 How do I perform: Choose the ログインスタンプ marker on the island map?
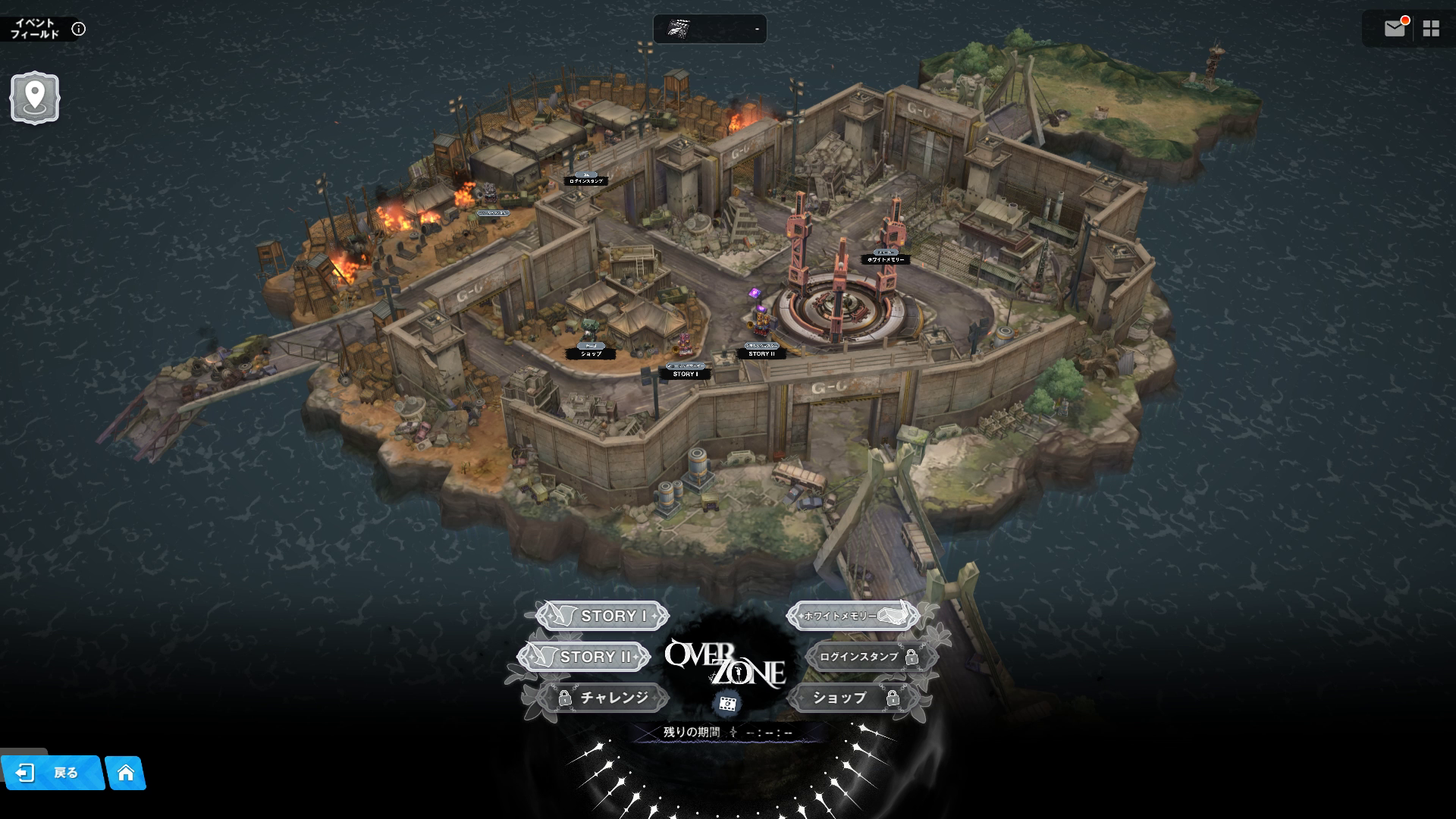(x=585, y=180)
